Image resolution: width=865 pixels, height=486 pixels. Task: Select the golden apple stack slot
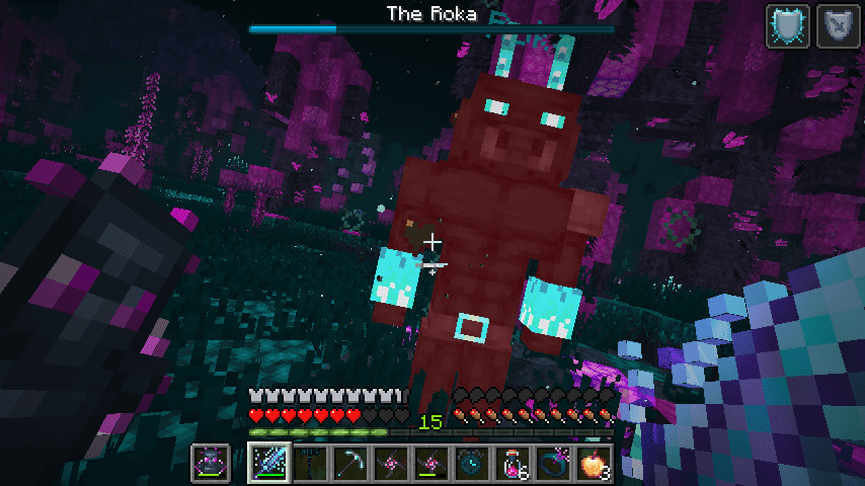[591, 463]
